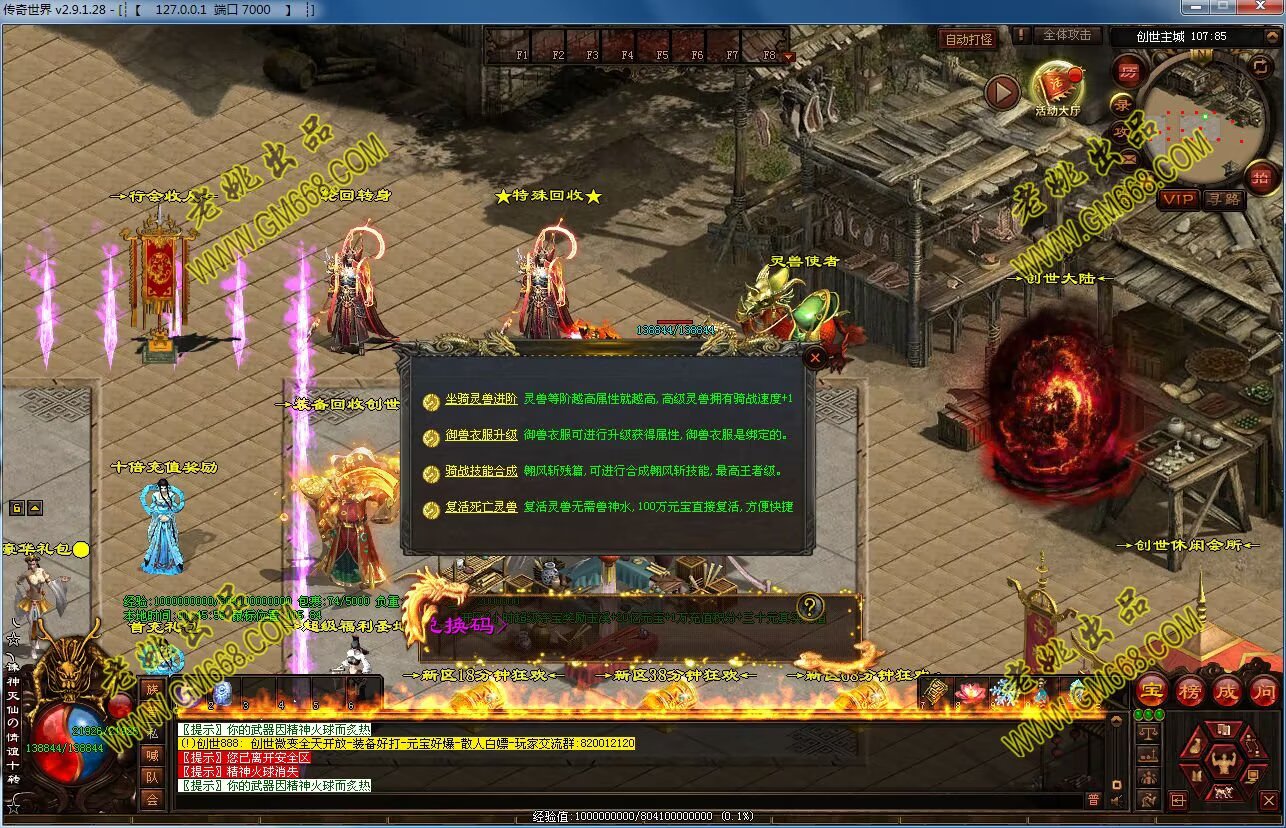
Task: Click the round play arrow button
Action: pos(1002,93)
